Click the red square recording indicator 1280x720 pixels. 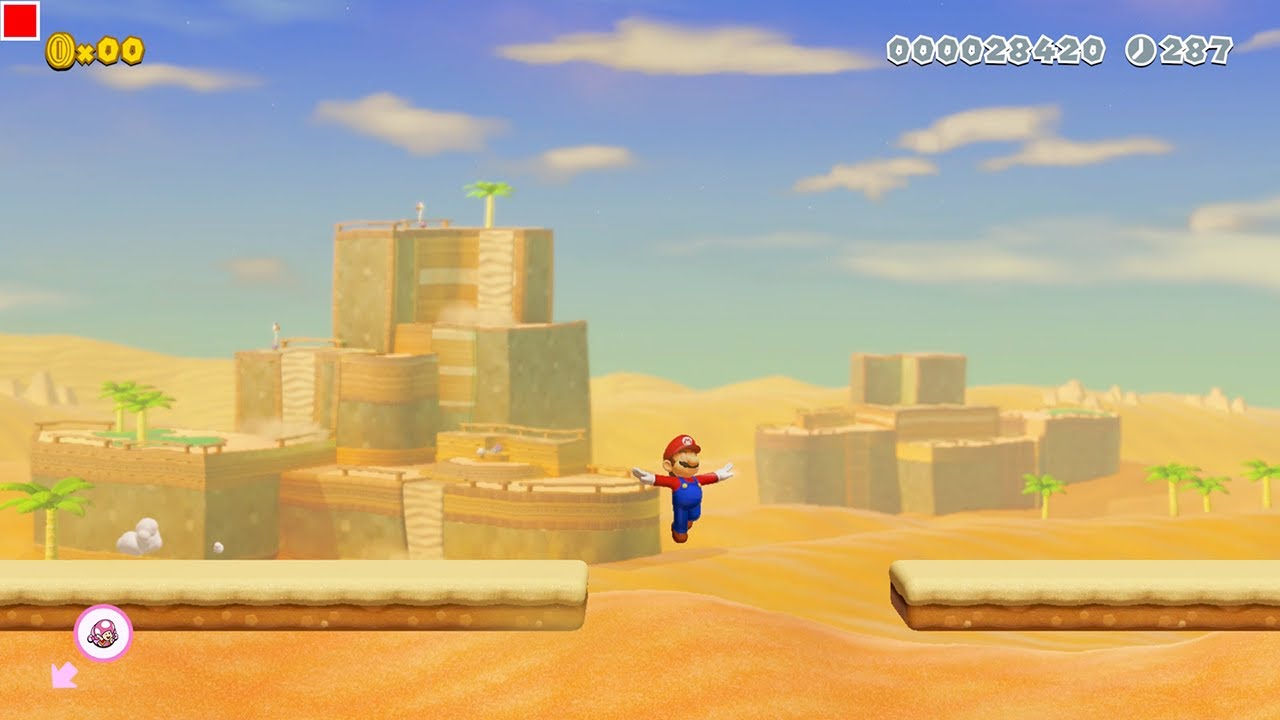[x=20, y=20]
